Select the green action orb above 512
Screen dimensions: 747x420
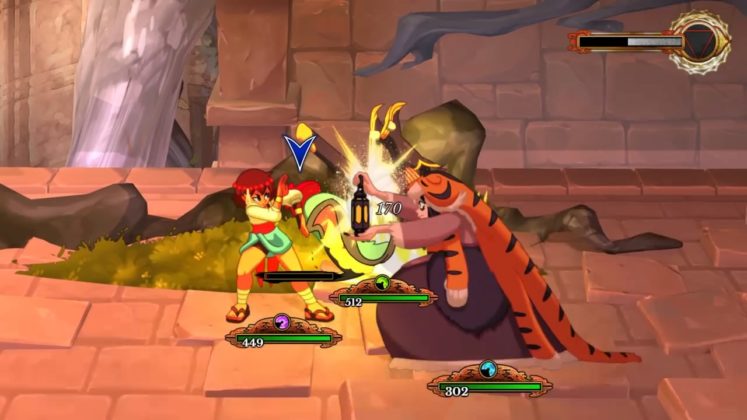pyautogui.click(x=381, y=284)
